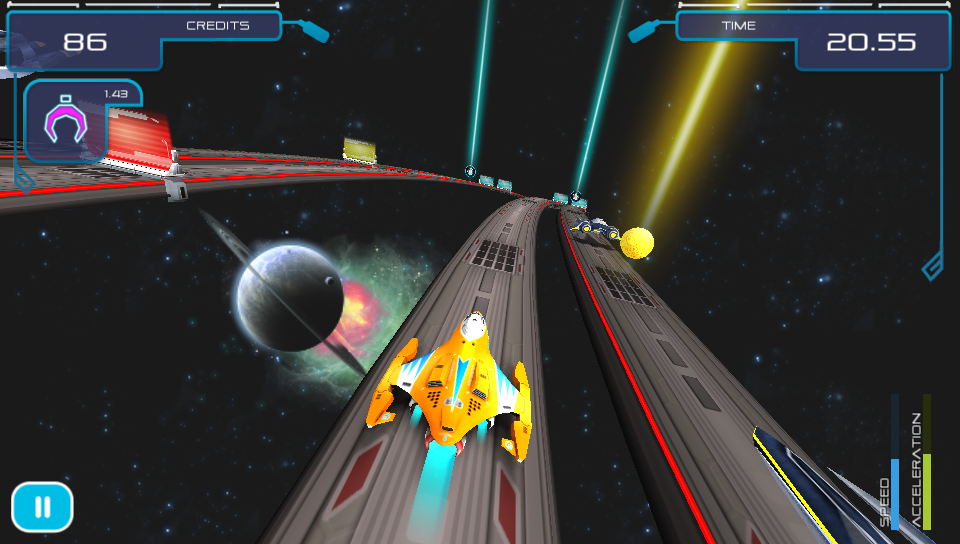This screenshot has width=960, height=544.
Task: Activate the magnet power-up icon
Action: pos(66,123)
